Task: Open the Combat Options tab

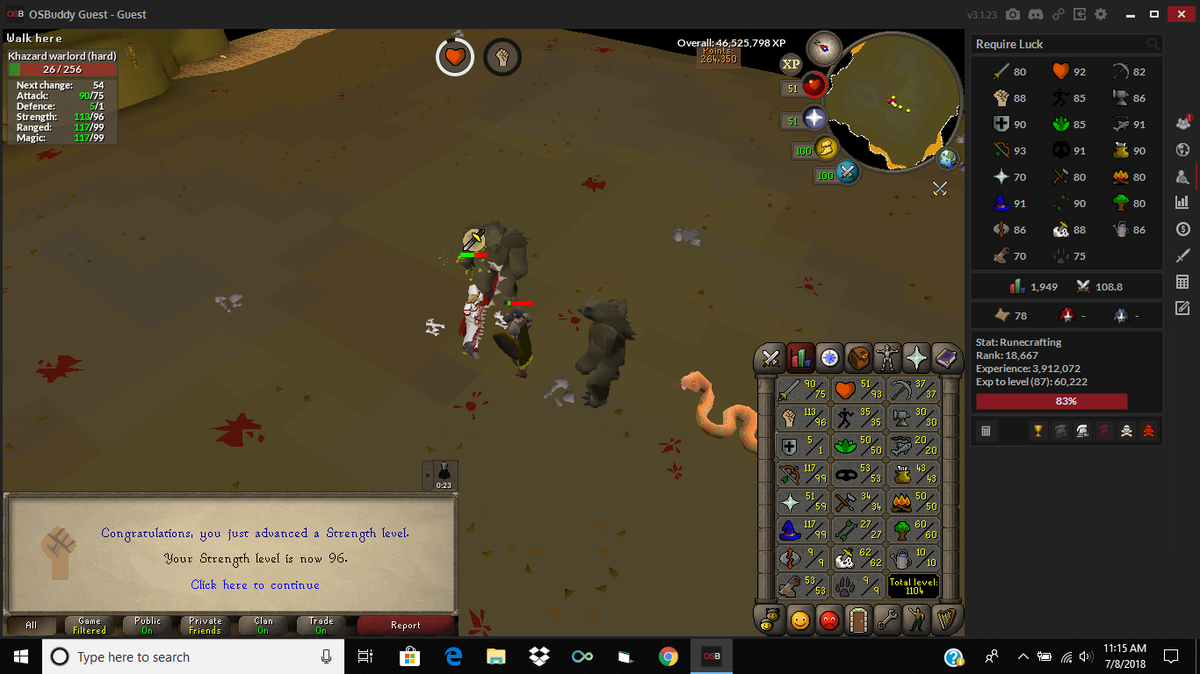Action: (x=772, y=356)
